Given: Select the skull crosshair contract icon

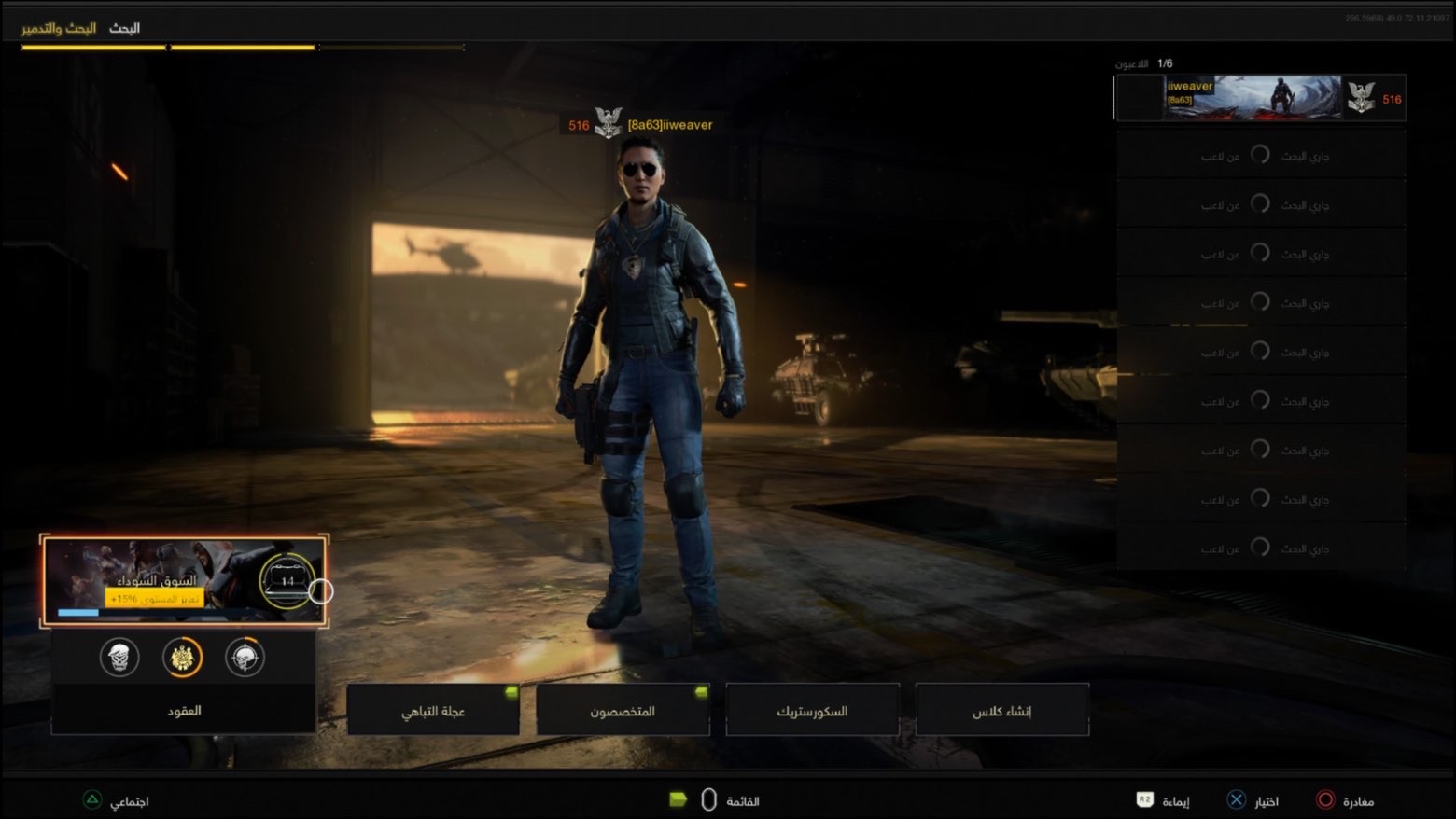Looking at the screenshot, I should [x=245, y=658].
